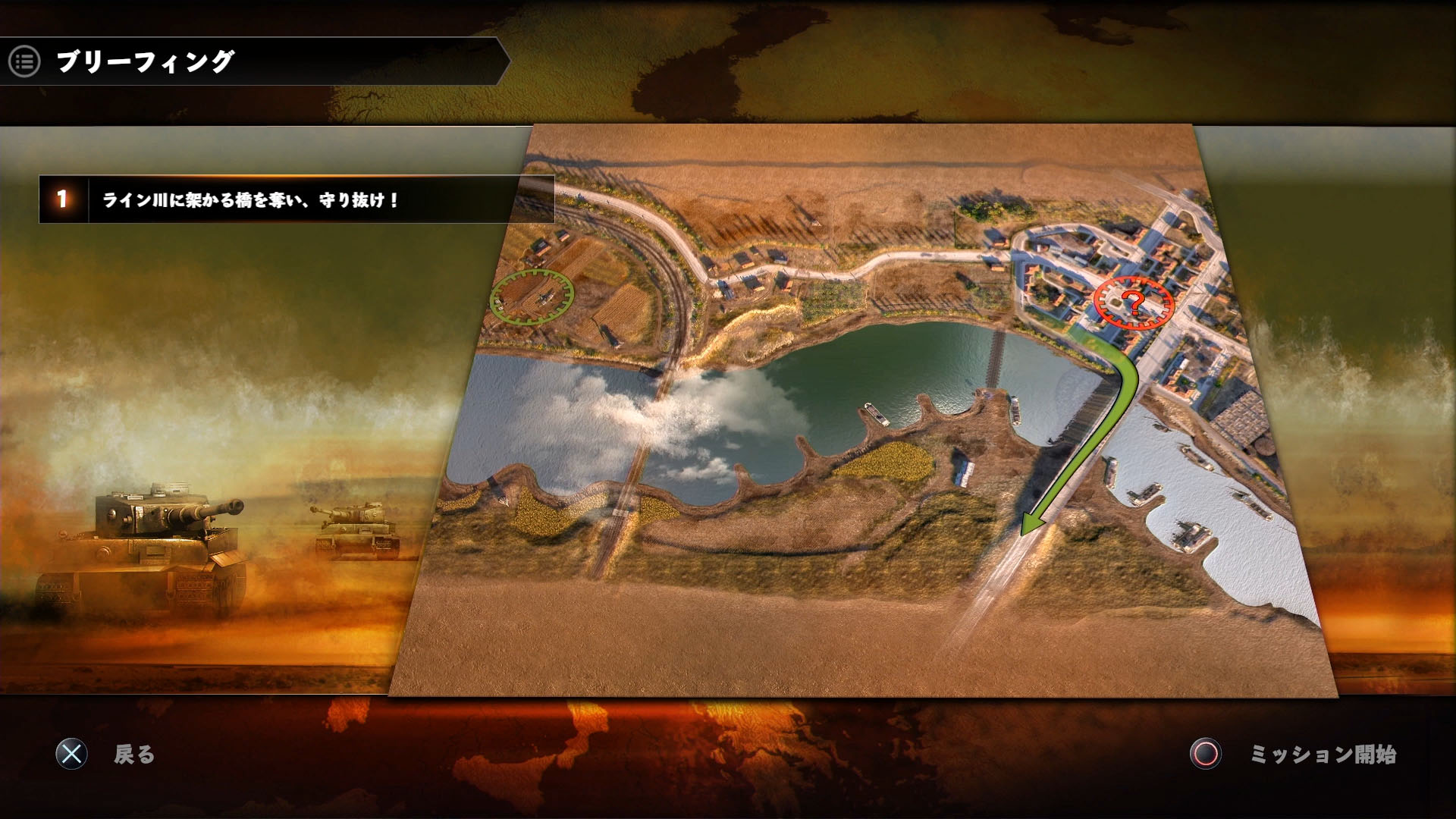Screen dimensions: 1456x819
Task: Start the mission via ミッション開始
Action: [1322, 754]
